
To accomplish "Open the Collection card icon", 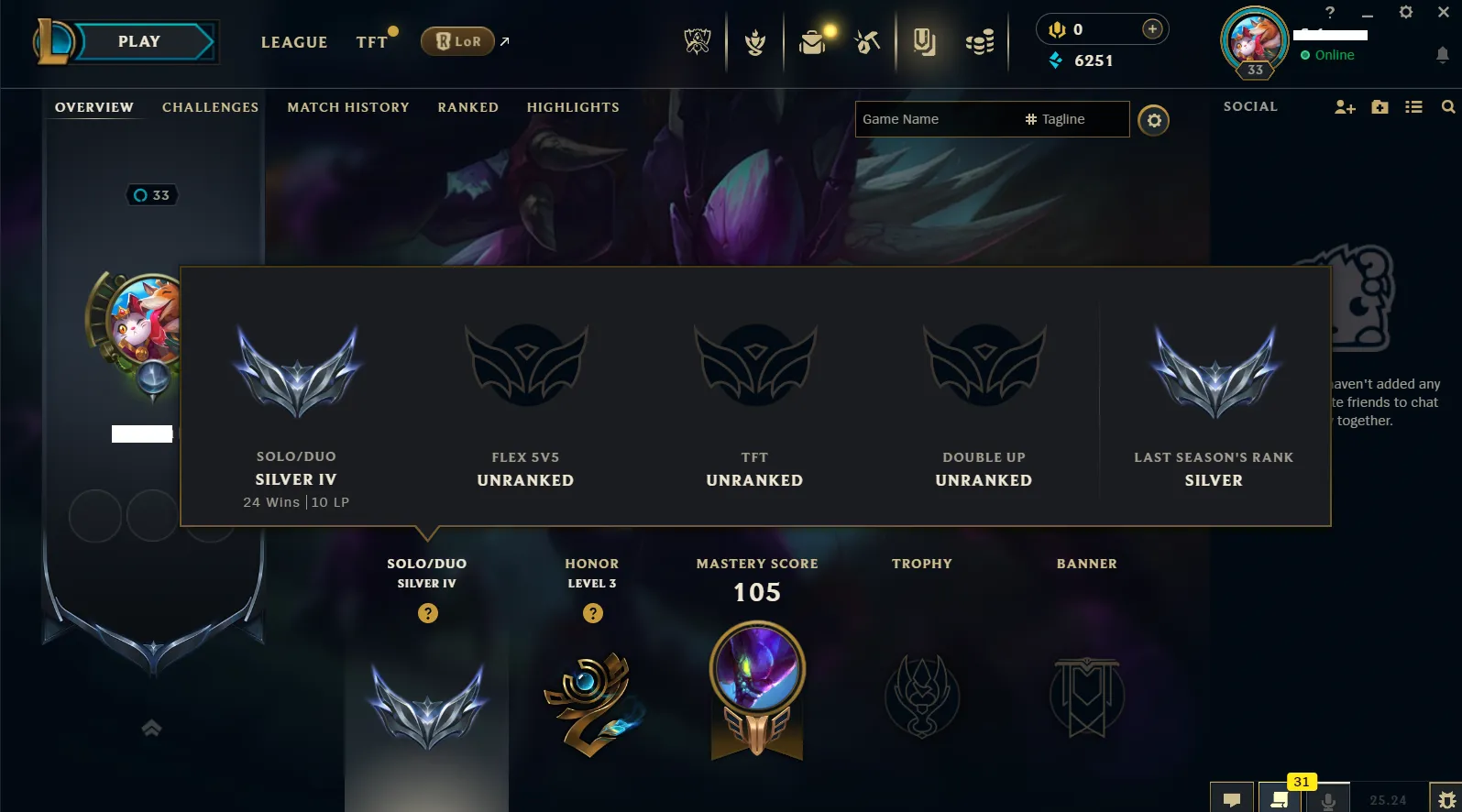I will 924,41.
